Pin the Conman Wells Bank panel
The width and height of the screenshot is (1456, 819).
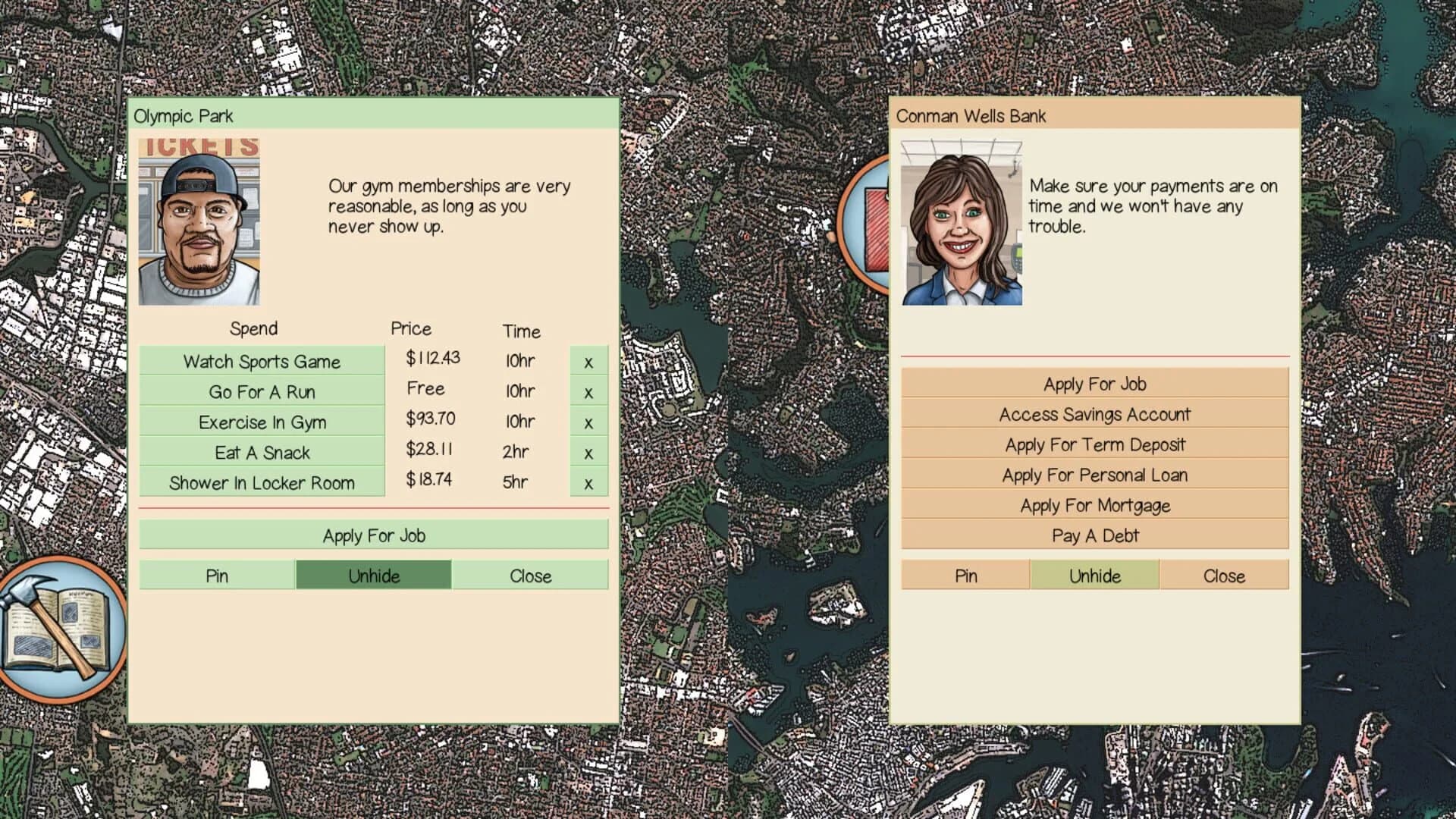(x=965, y=576)
